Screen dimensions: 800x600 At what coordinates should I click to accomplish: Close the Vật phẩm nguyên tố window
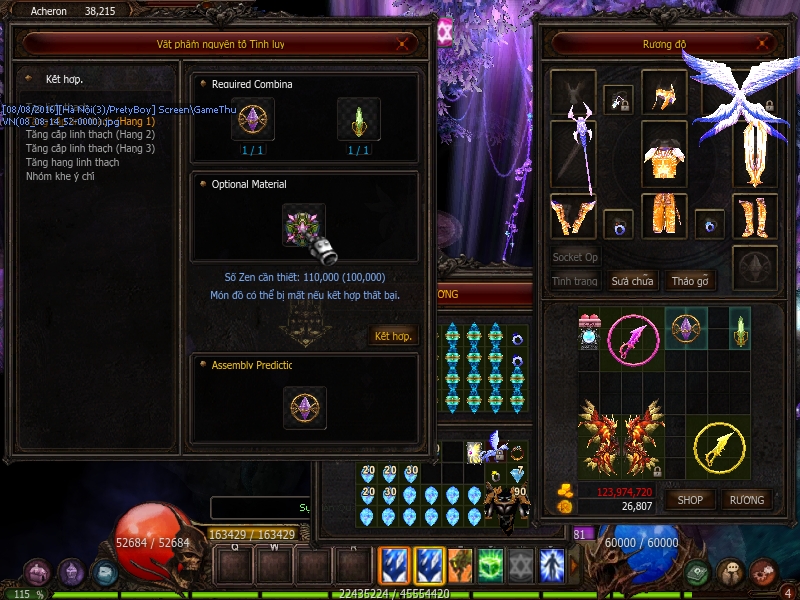(x=402, y=44)
